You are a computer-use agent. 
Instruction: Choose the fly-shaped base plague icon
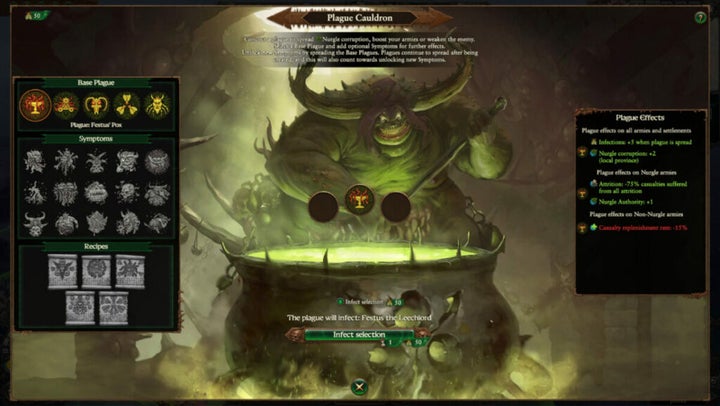(x=157, y=104)
